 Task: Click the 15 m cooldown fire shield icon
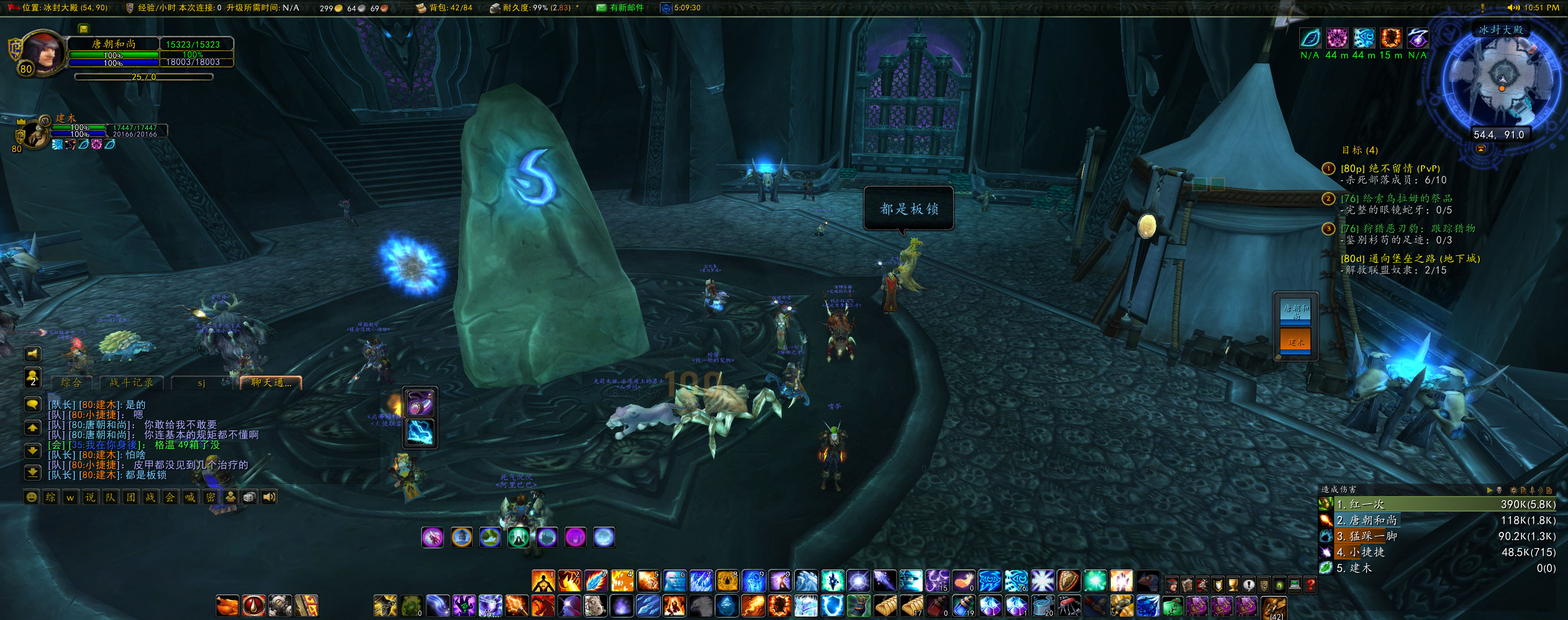point(1391,38)
